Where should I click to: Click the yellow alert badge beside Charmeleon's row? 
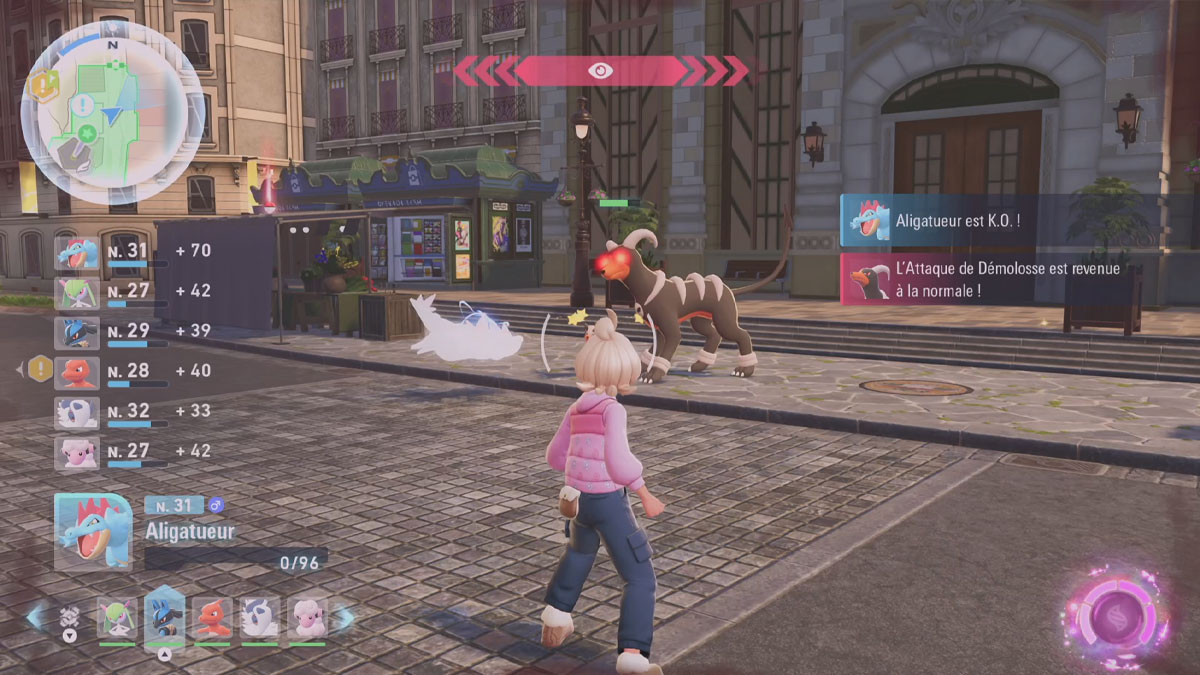[41, 369]
